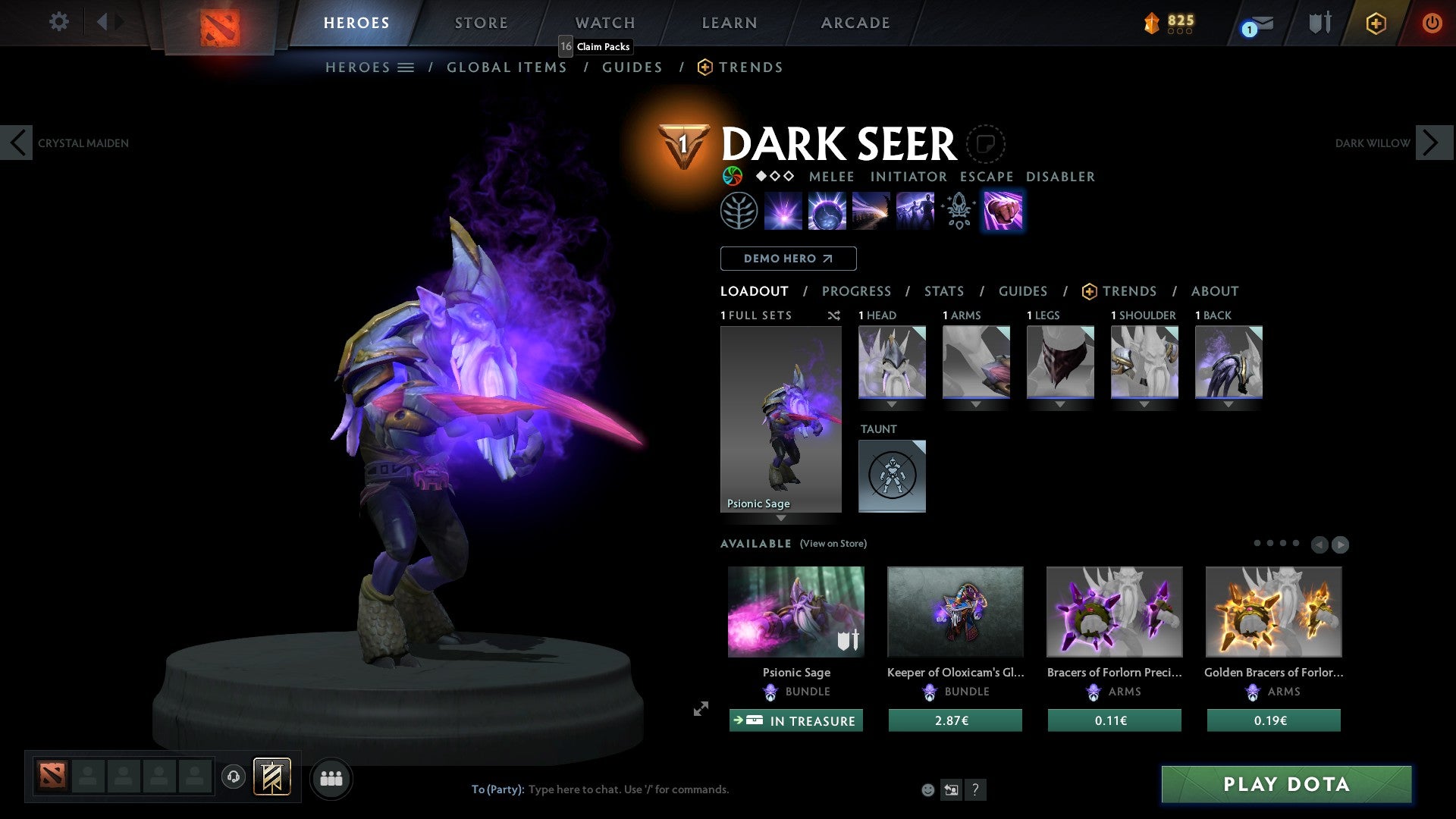Select the Ion Shell ability icon
The width and height of the screenshot is (1456, 819).
[x=827, y=210]
